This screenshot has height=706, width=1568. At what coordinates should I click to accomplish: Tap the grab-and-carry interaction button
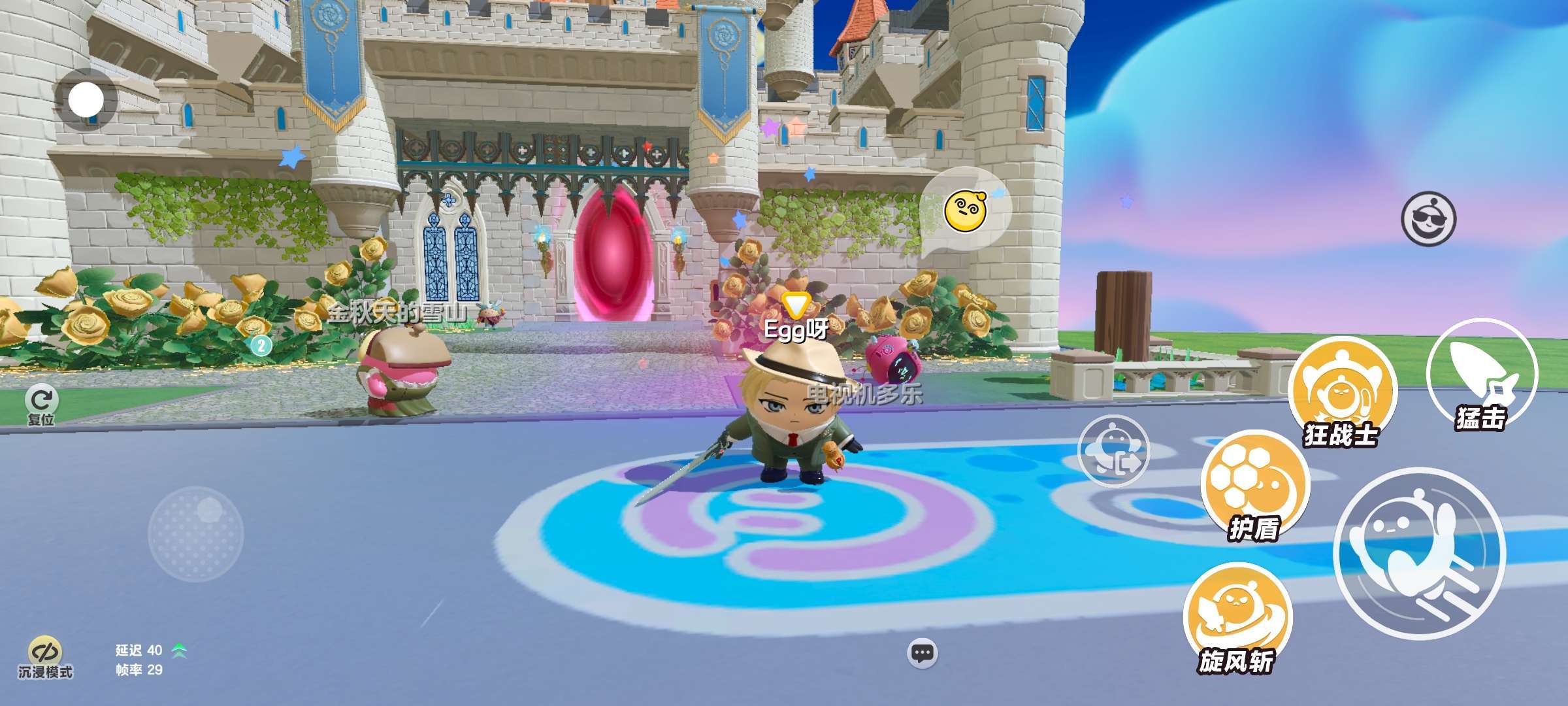[1113, 451]
